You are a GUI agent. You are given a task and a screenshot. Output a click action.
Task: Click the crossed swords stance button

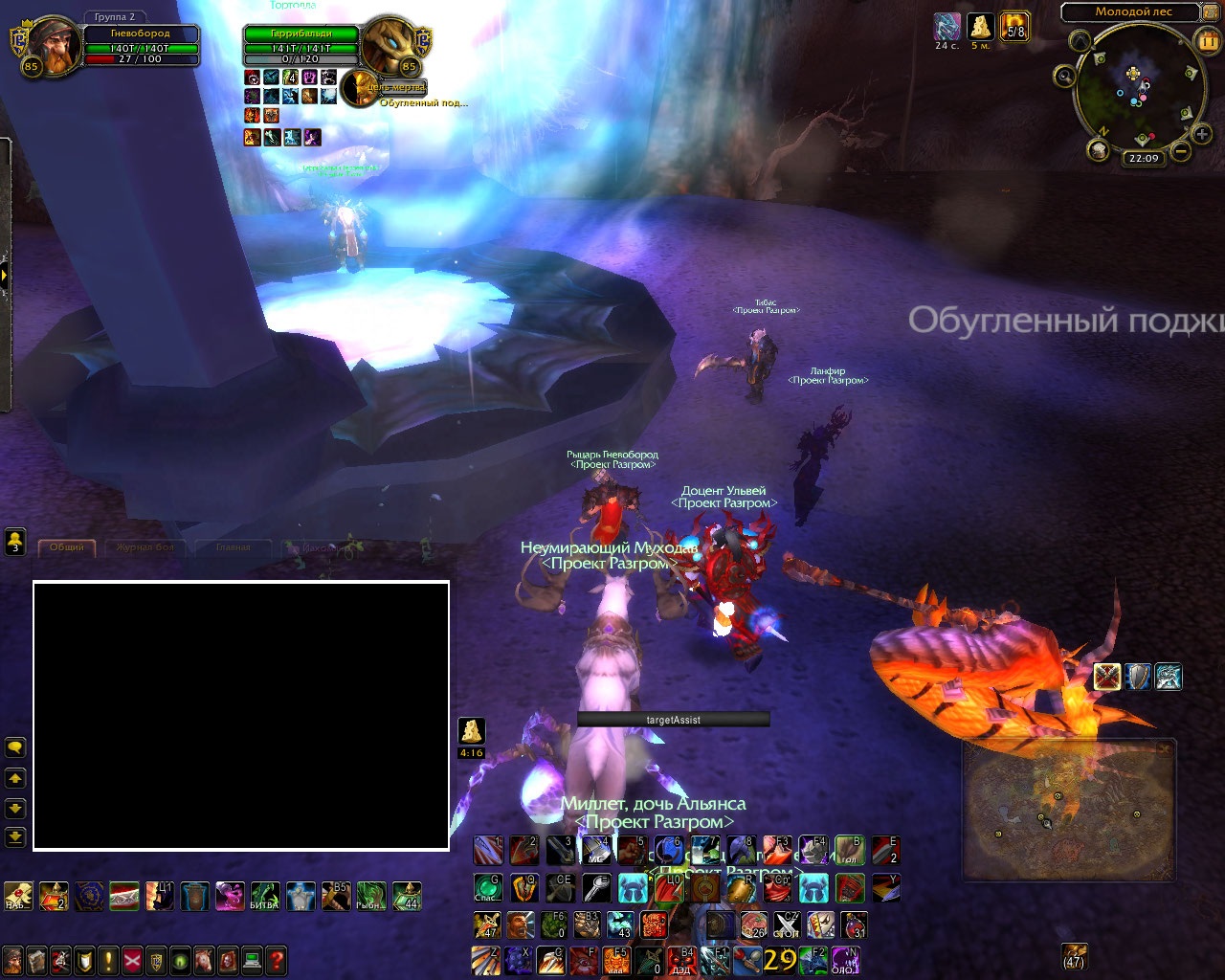[1107, 677]
